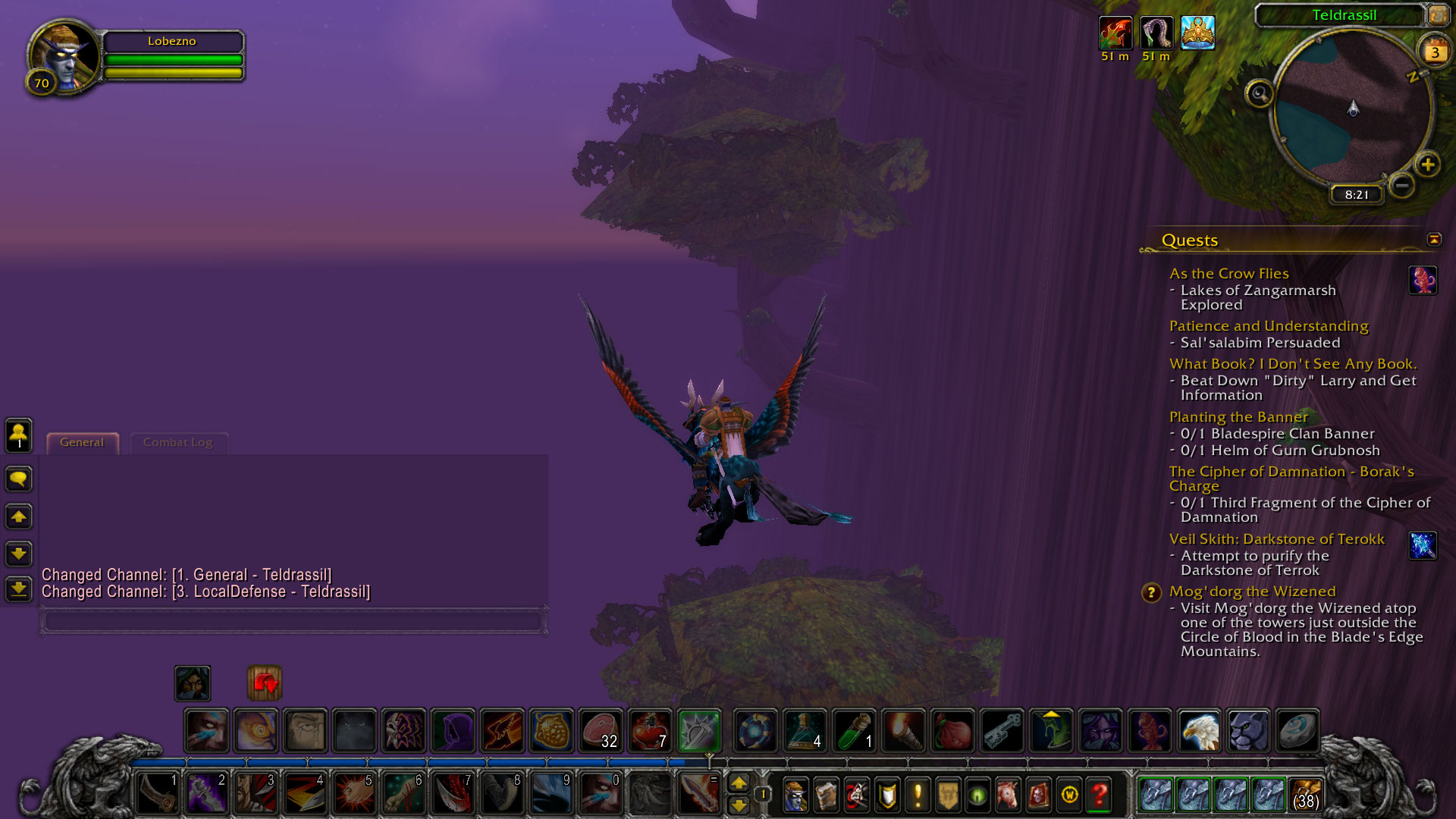
Task: Use the raw meat food stack of 32
Action: click(601, 730)
